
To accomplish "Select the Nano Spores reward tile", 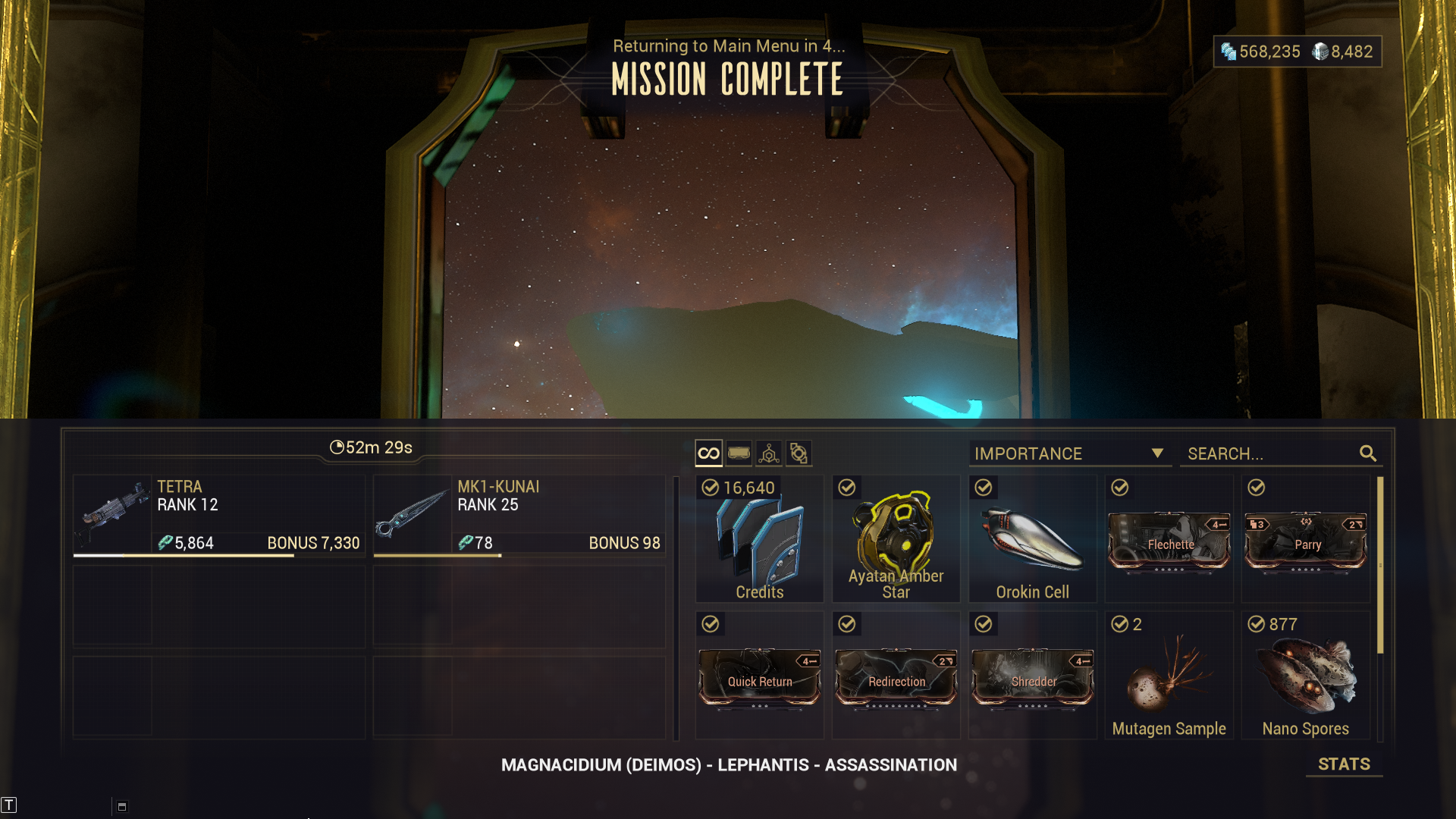I will point(1305,676).
